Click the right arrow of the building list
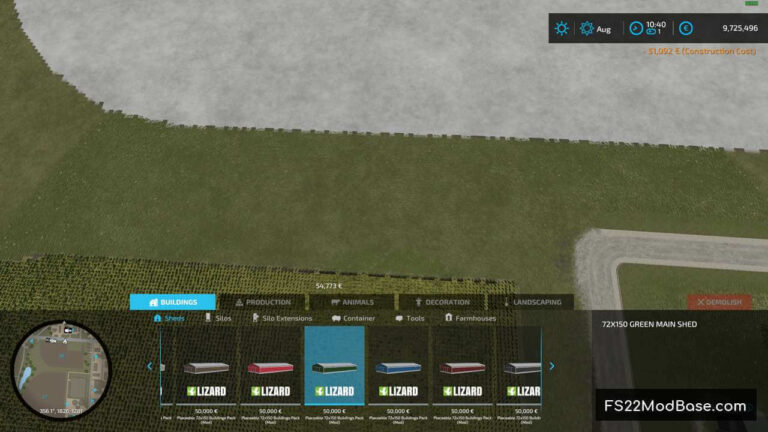 tap(551, 366)
